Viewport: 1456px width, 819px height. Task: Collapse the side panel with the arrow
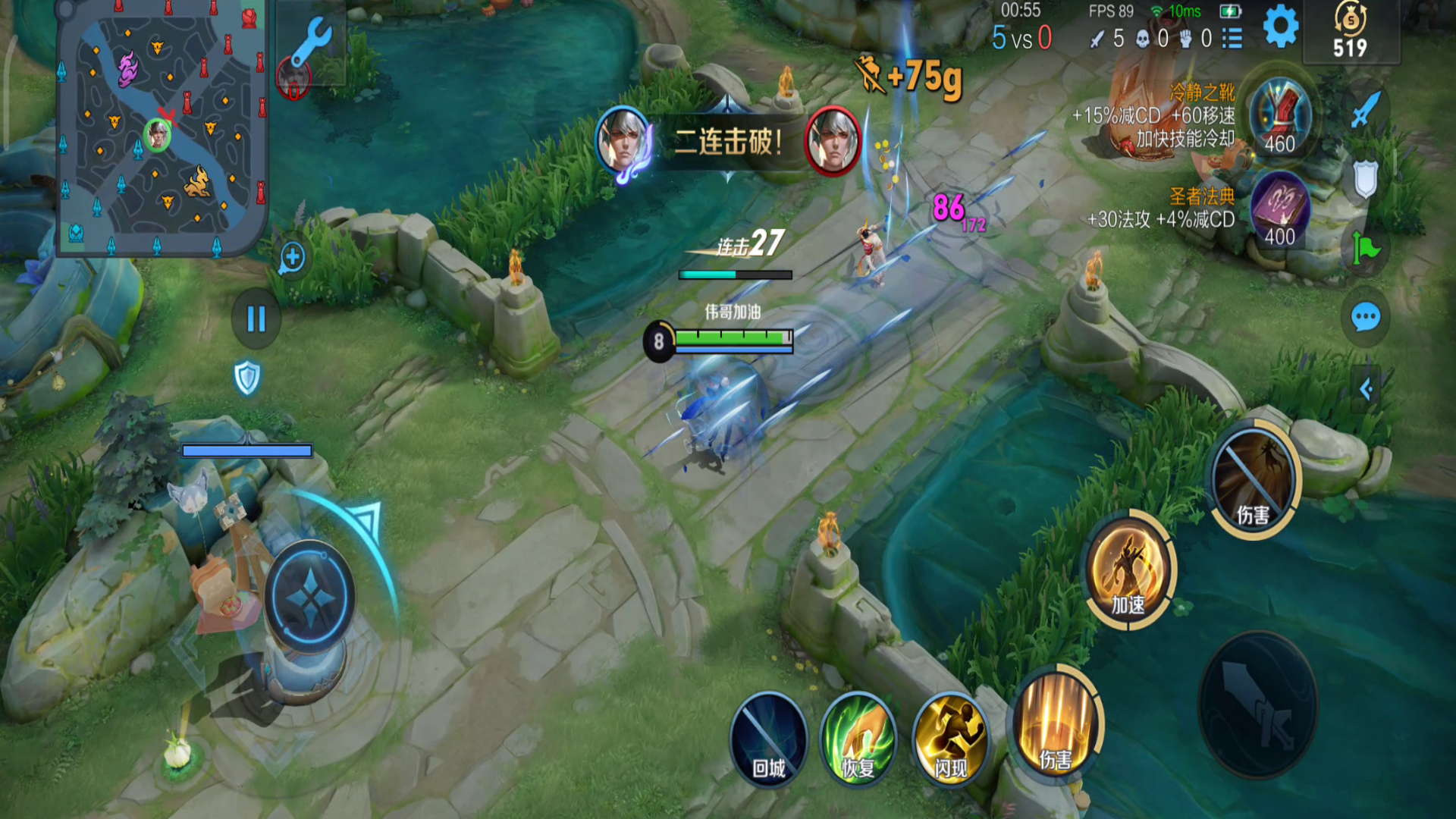(1366, 390)
